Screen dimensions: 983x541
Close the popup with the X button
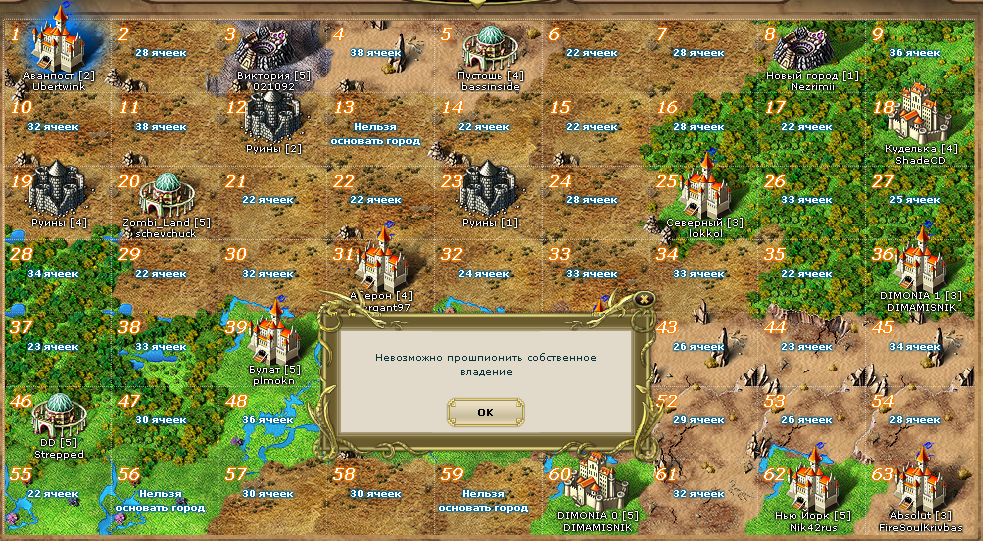point(644,297)
